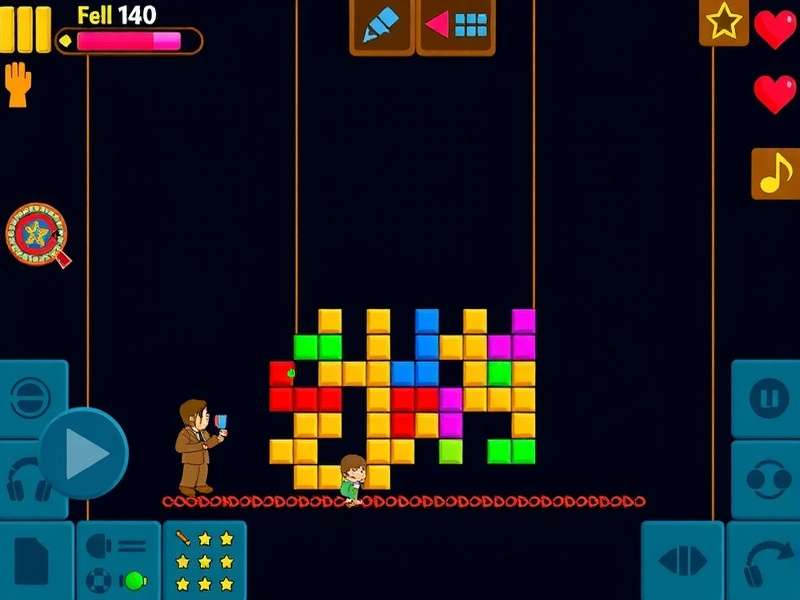The width and height of the screenshot is (800, 600).
Task: Open the star medal badge
Action: point(40,235)
